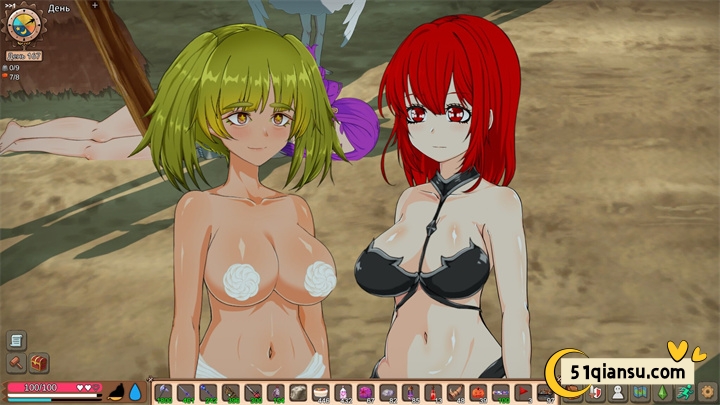Open the scroll quest log icon
Screen dimensions: 720x405
[x=17, y=341]
